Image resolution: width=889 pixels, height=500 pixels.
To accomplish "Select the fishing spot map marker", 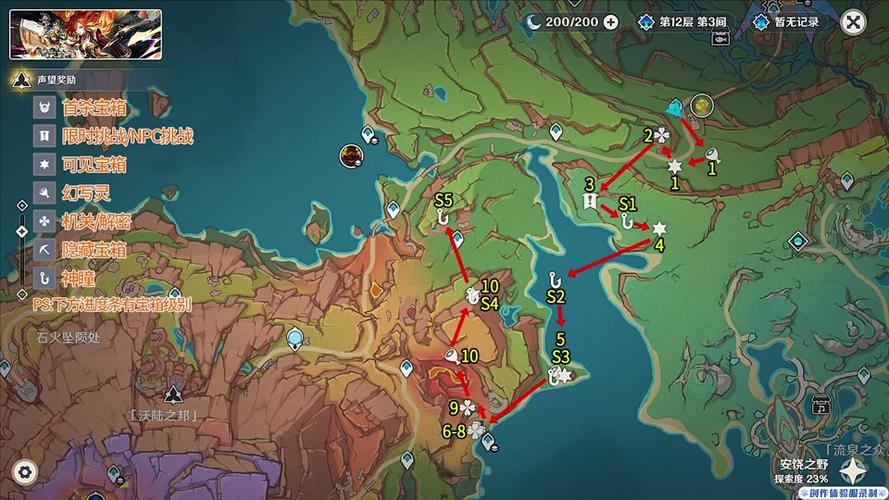I will tap(719, 37).
